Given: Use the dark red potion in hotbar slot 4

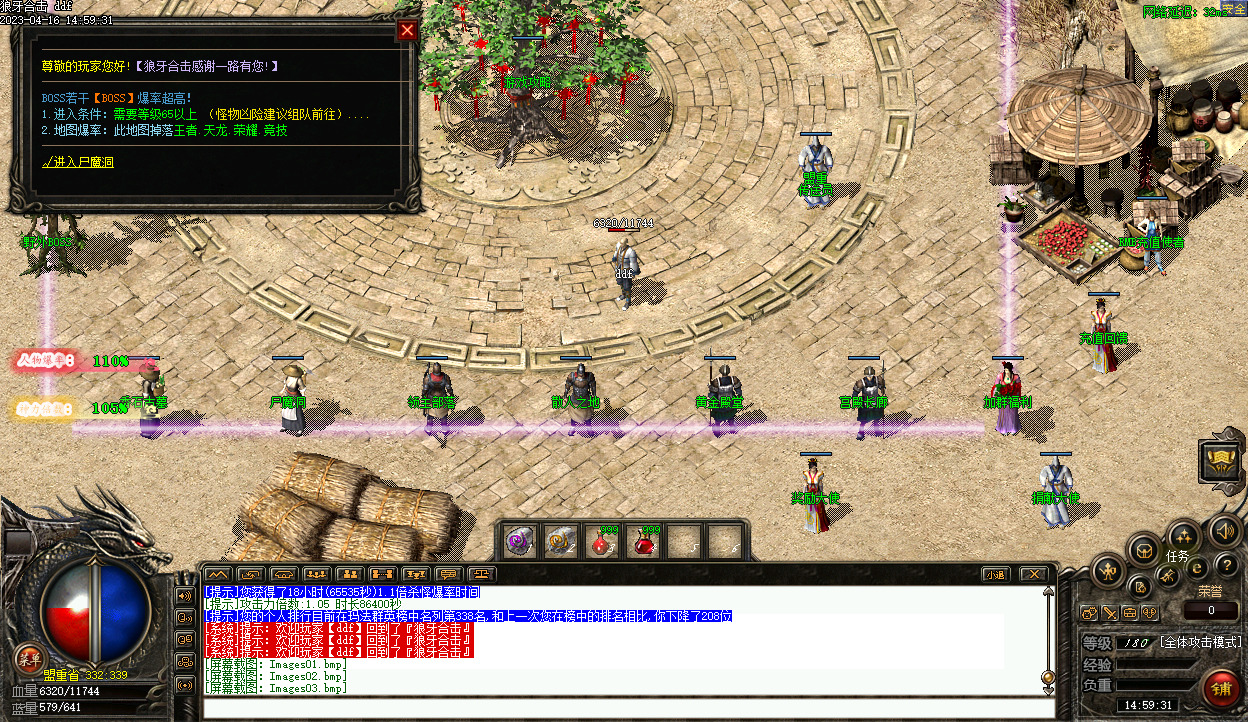Looking at the screenshot, I should pos(644,542).
